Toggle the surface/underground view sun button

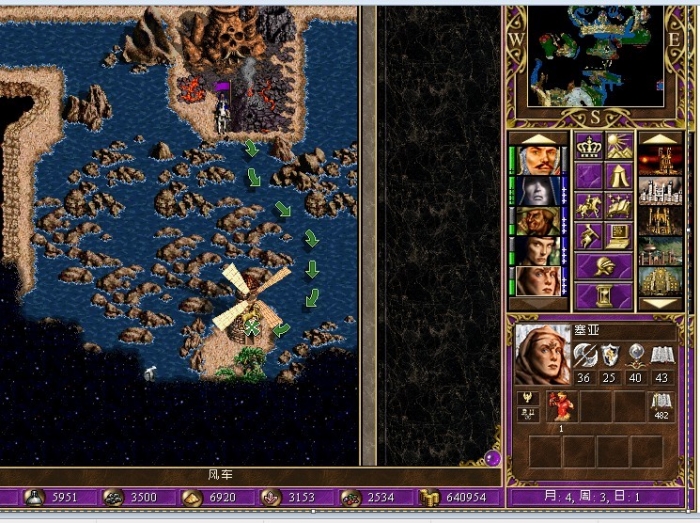pos(618,148)
